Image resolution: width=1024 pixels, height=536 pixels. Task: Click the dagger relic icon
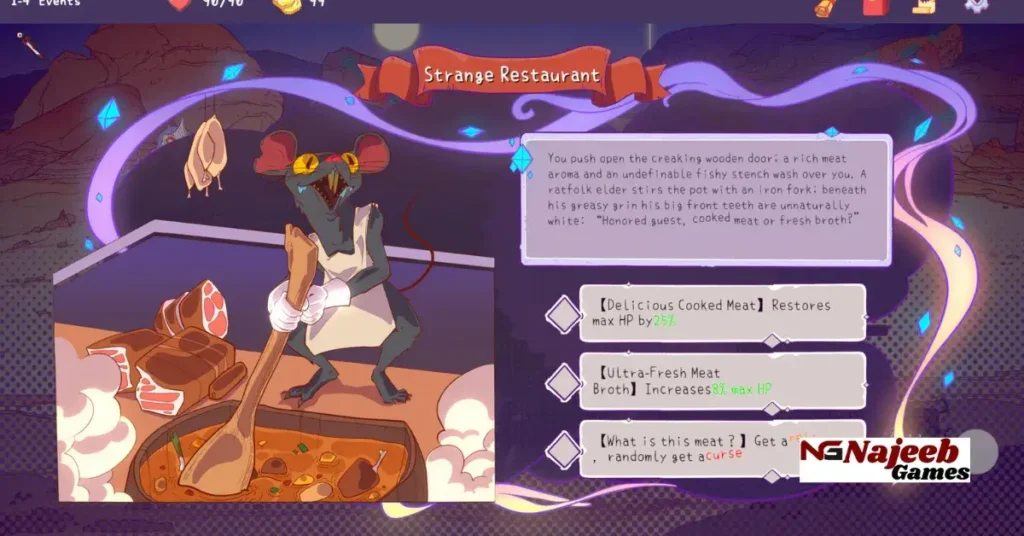(28, 43)
